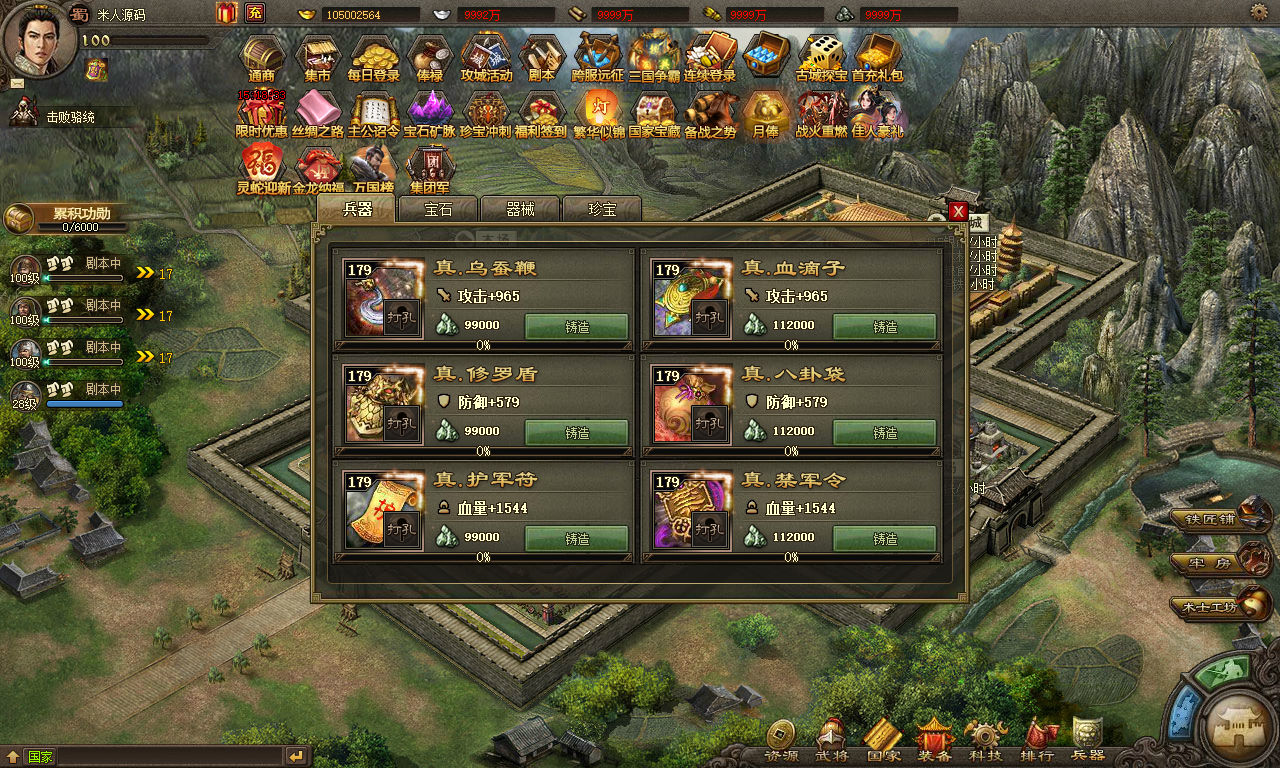Screen dimensions: 1280x768
Task: Forge the 真.八卦袋 item
Action: pos(885,433)
